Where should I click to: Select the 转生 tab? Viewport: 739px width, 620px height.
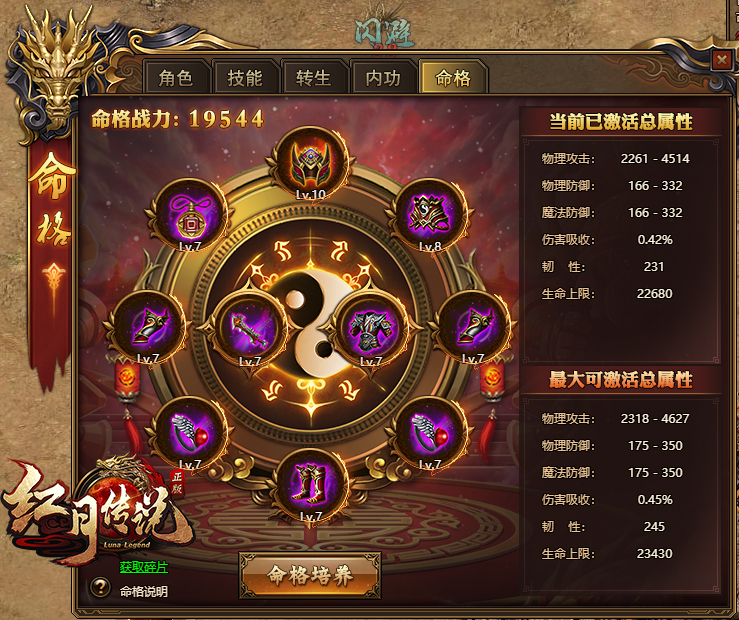[313, 78]
